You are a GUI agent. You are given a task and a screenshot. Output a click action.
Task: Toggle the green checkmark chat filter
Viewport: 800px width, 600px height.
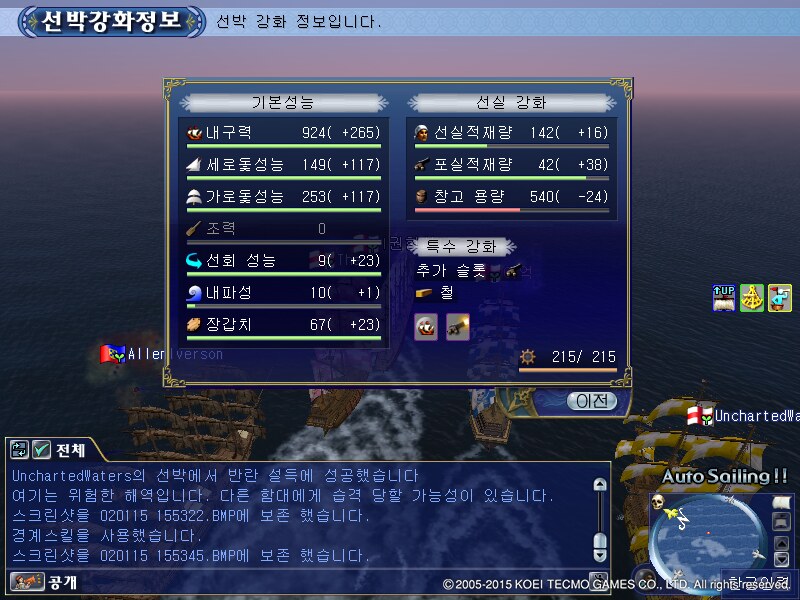[x=42, y=450]
